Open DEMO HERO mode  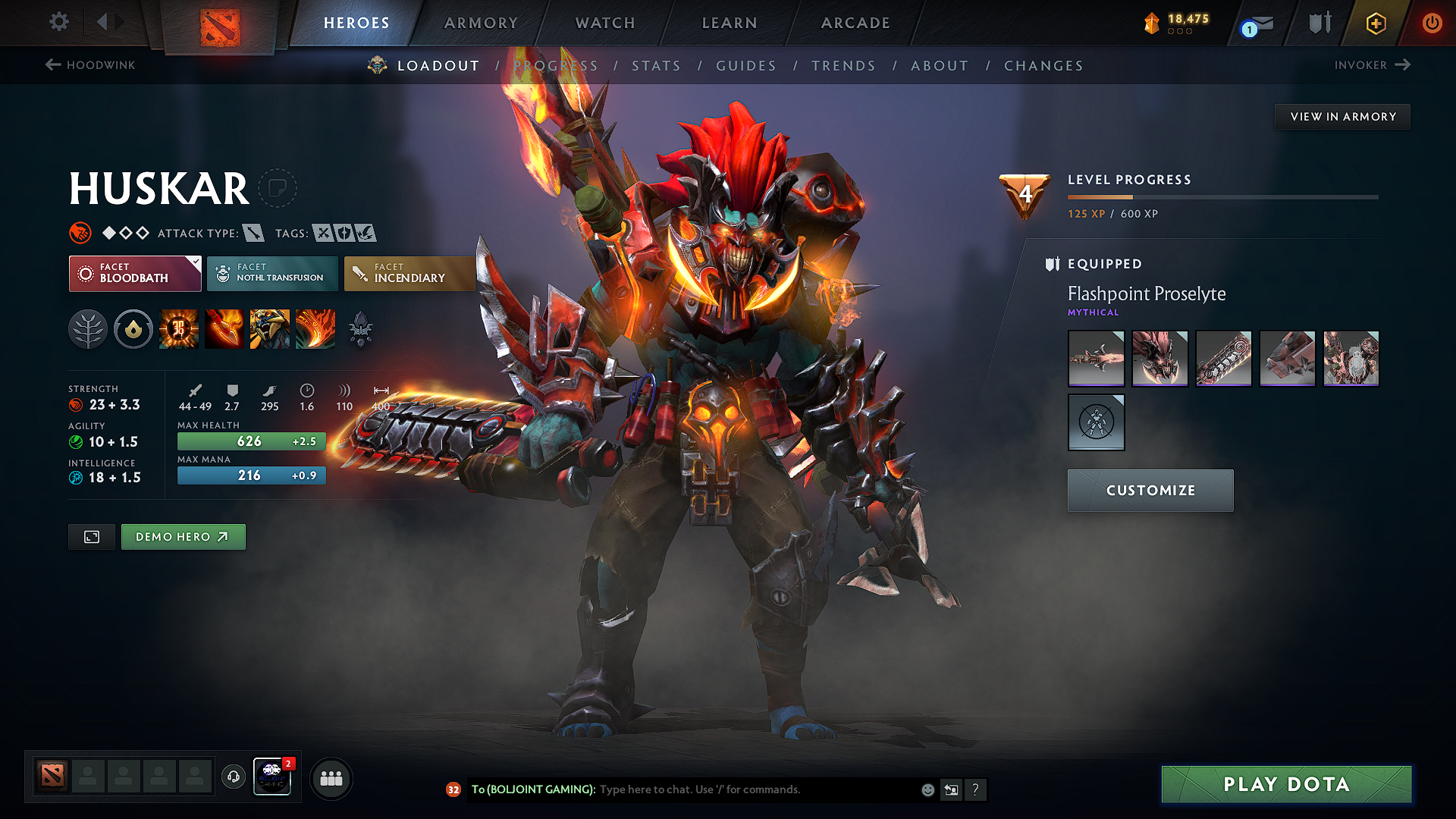(x=183, y=536)
